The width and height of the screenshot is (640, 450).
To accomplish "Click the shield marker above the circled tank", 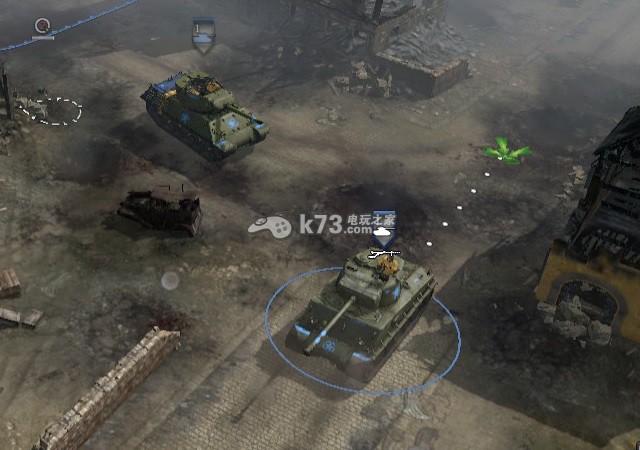I will pos(385,232).
